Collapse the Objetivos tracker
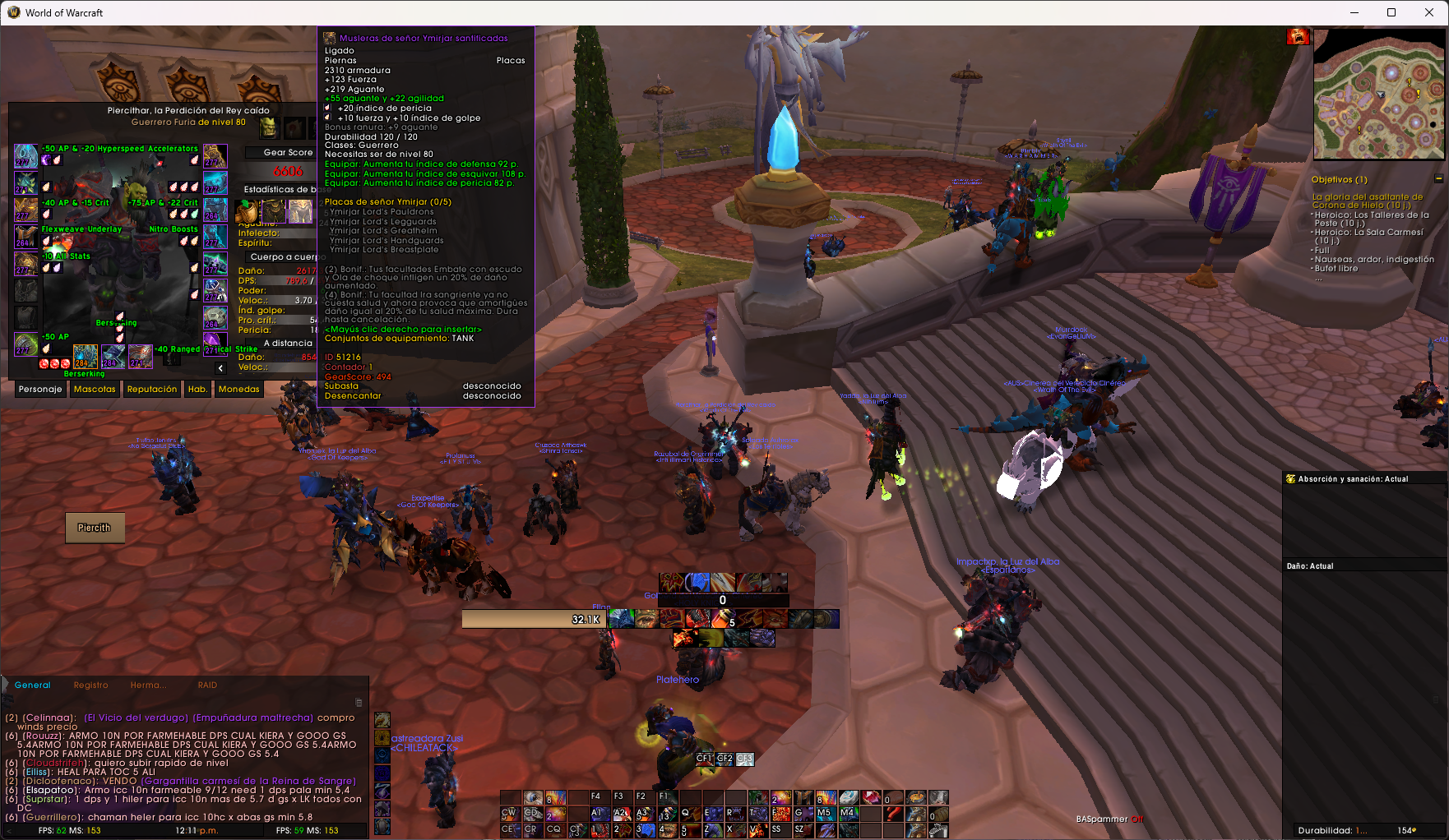The width and height of the screenshot is (1449, 840). point(1438,179)
